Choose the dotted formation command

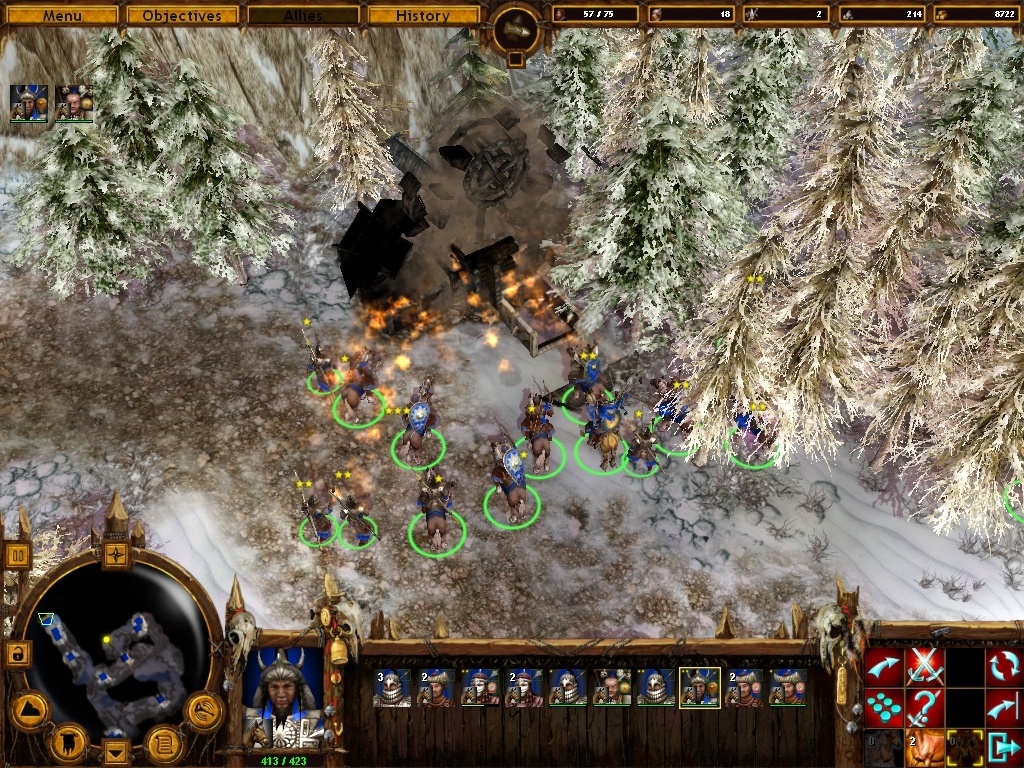click(x=884, y=708)
